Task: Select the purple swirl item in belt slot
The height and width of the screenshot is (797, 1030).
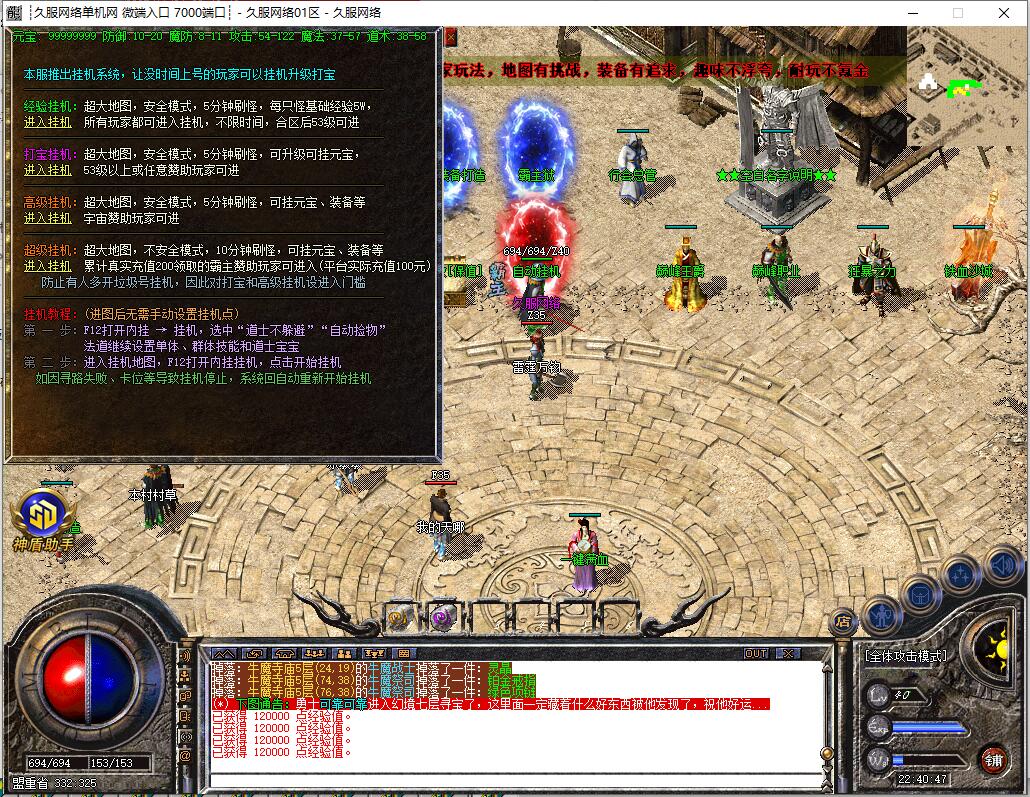Action: coord(442,617)
